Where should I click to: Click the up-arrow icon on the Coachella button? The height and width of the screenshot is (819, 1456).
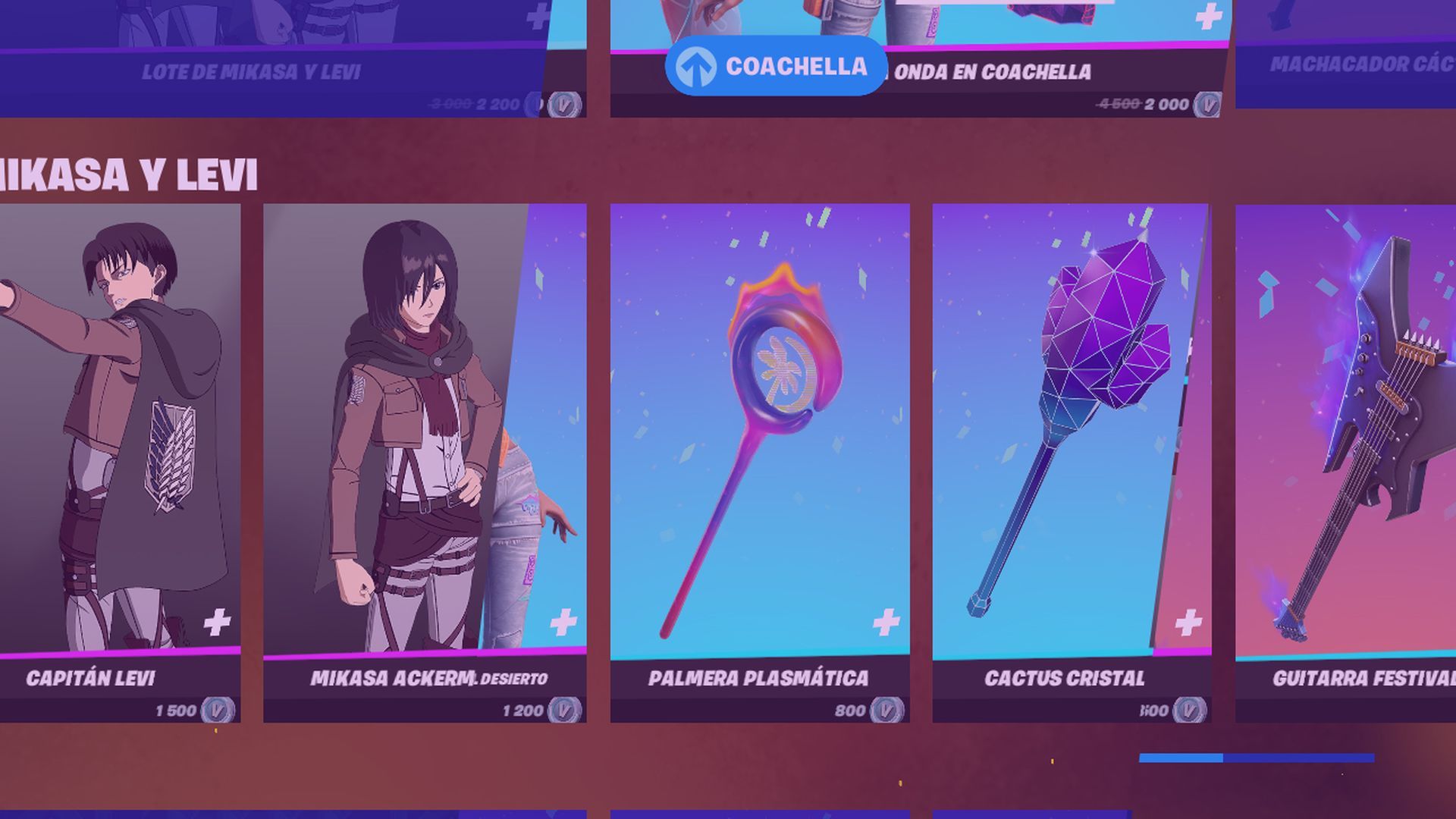[695, 66]
